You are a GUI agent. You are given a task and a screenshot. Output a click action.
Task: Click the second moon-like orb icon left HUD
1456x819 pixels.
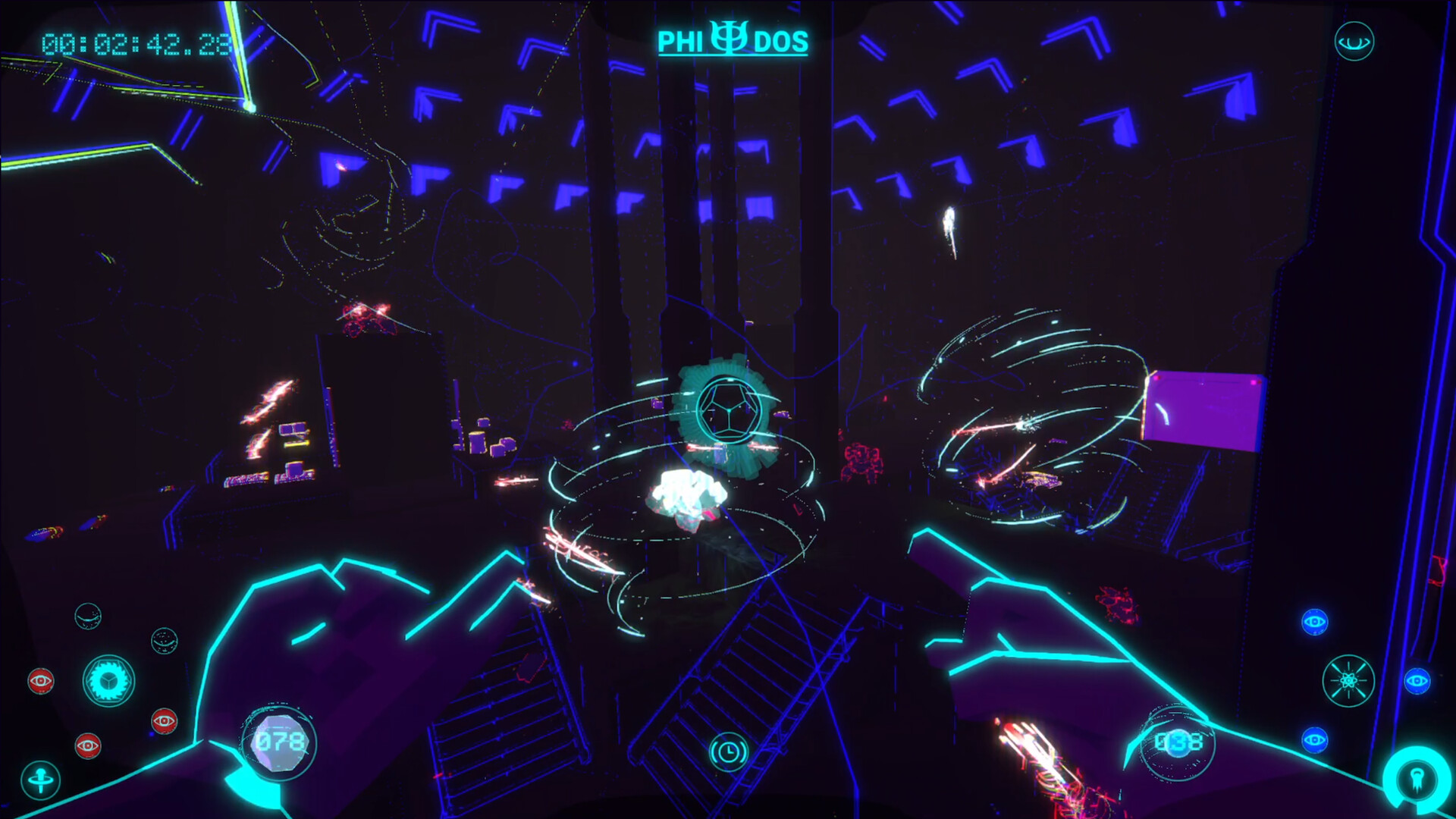pos(165,641)
